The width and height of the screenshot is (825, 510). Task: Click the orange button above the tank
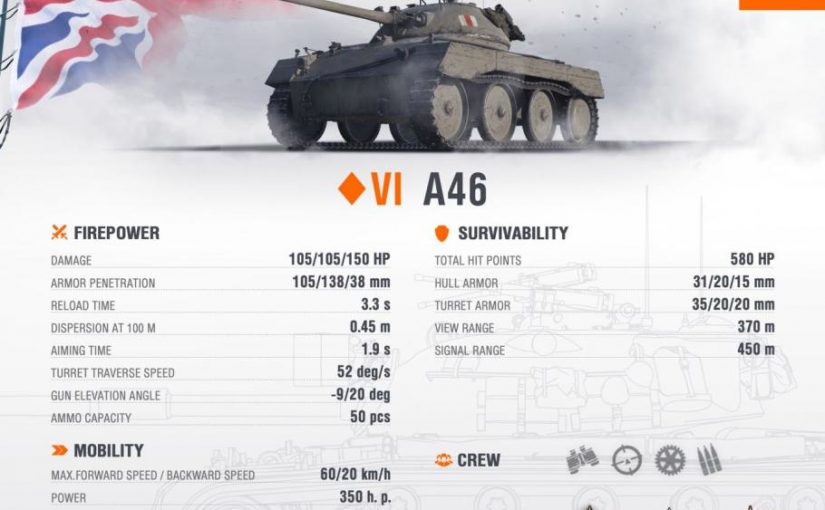pyautogui.click(x=781, y=4)
